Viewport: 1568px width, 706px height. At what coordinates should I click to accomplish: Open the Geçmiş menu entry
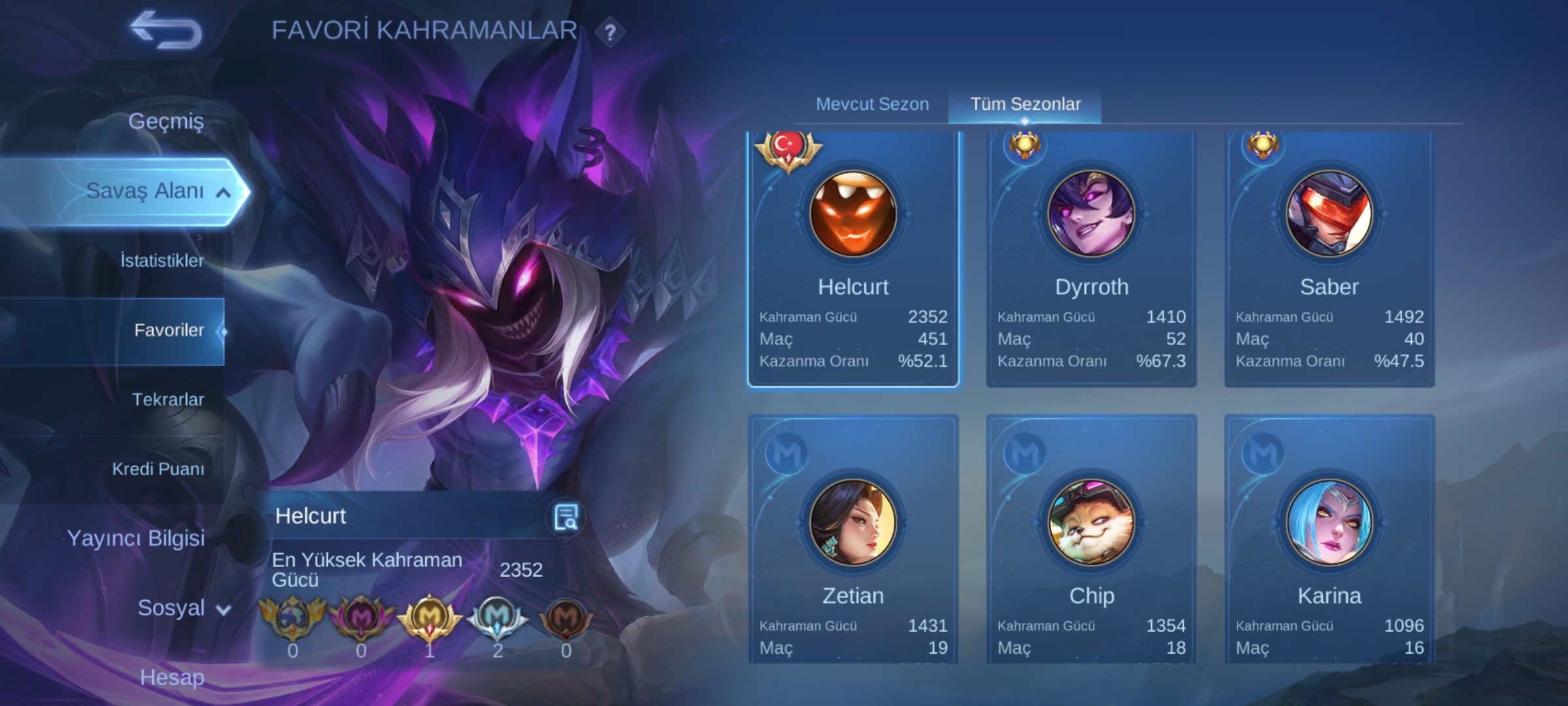(x=166, y=121)
